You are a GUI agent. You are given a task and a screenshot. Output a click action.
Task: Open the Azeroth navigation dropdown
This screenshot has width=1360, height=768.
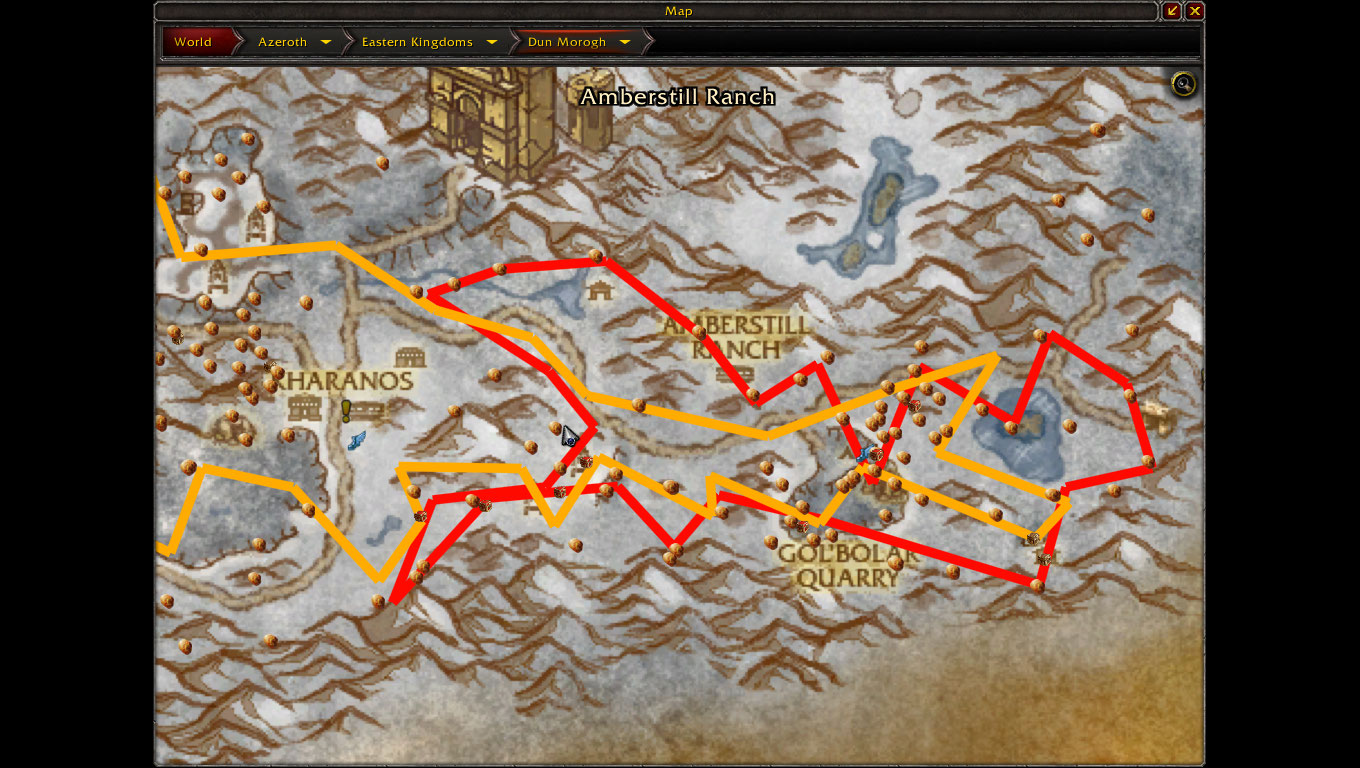point(326,42)
